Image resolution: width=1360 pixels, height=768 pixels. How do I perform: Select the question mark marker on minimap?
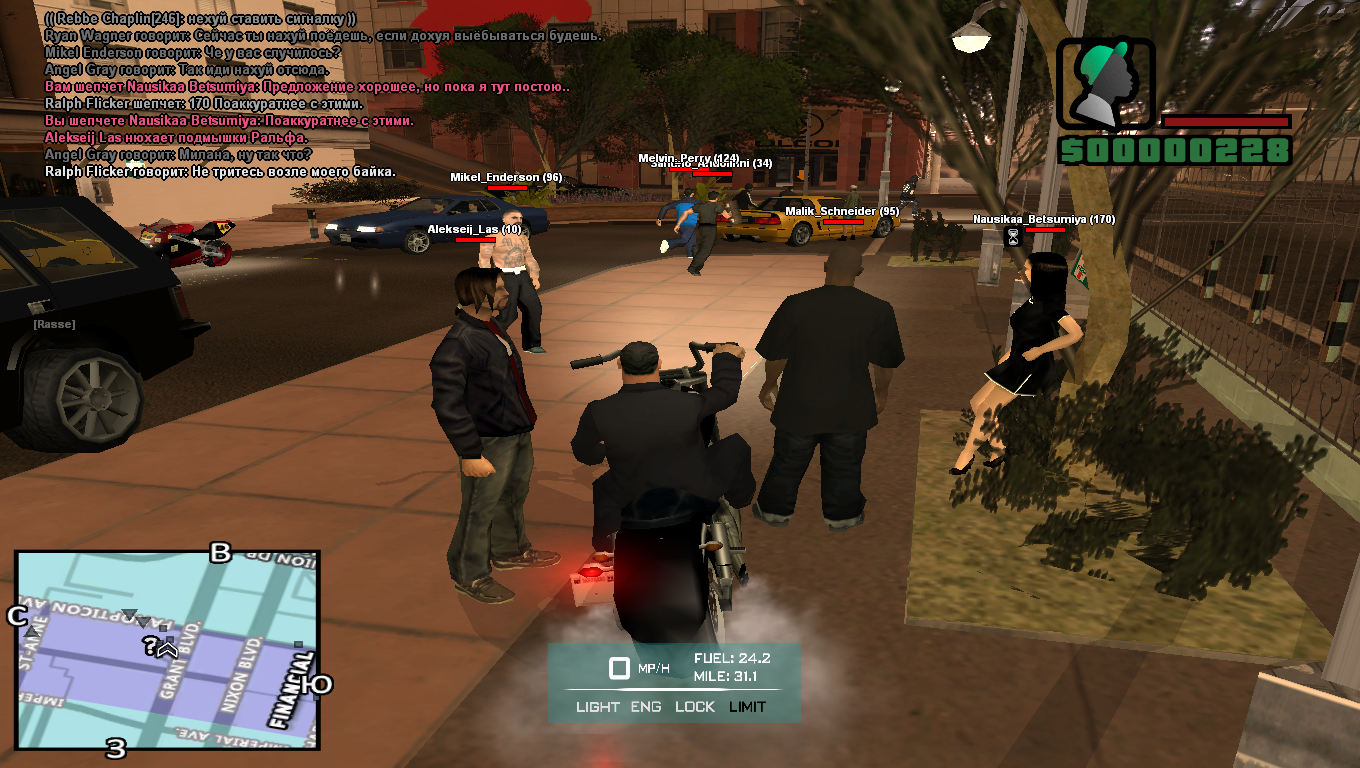pyautogui.click(x=149, y=646)
